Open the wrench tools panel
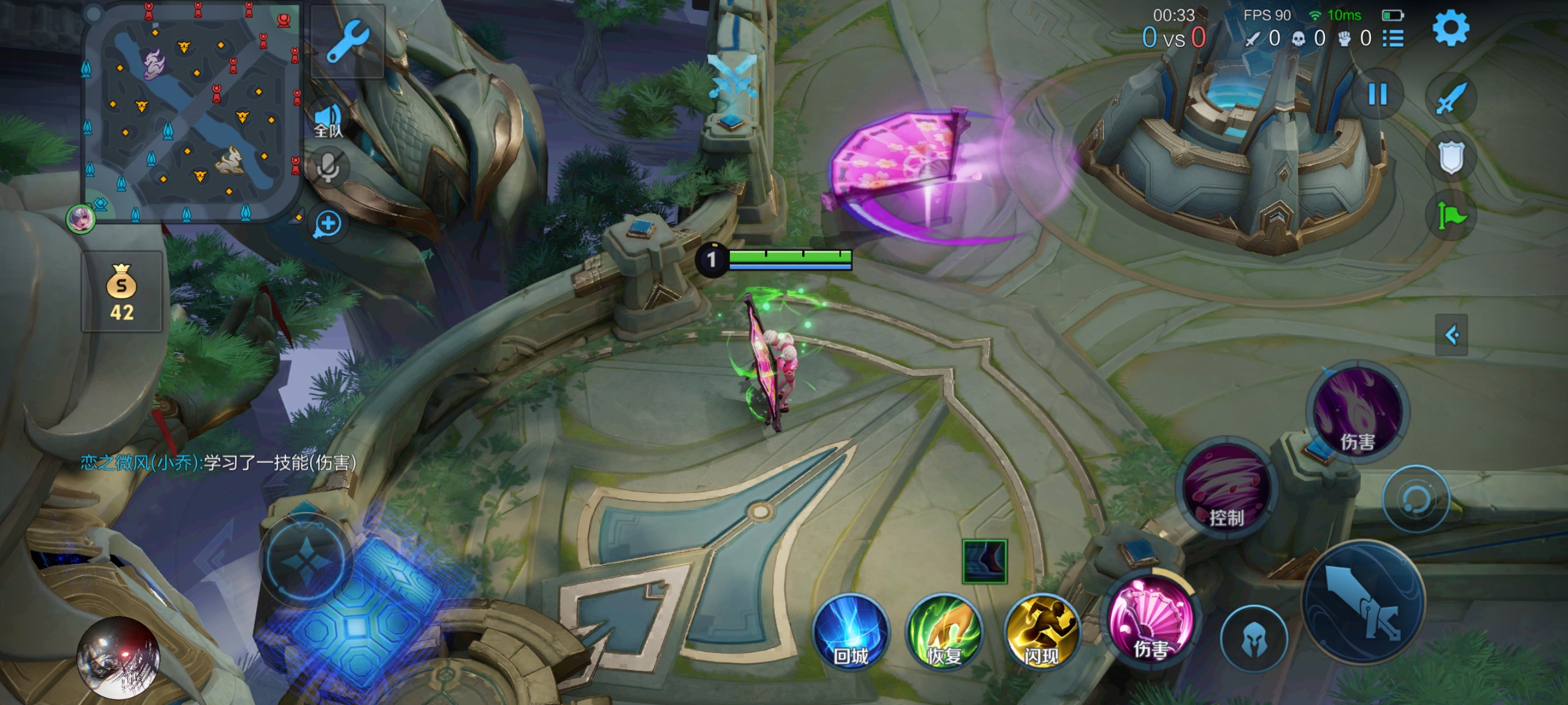Image resolution: width=1568 pixels, height=705 pixels. [347, 42]
